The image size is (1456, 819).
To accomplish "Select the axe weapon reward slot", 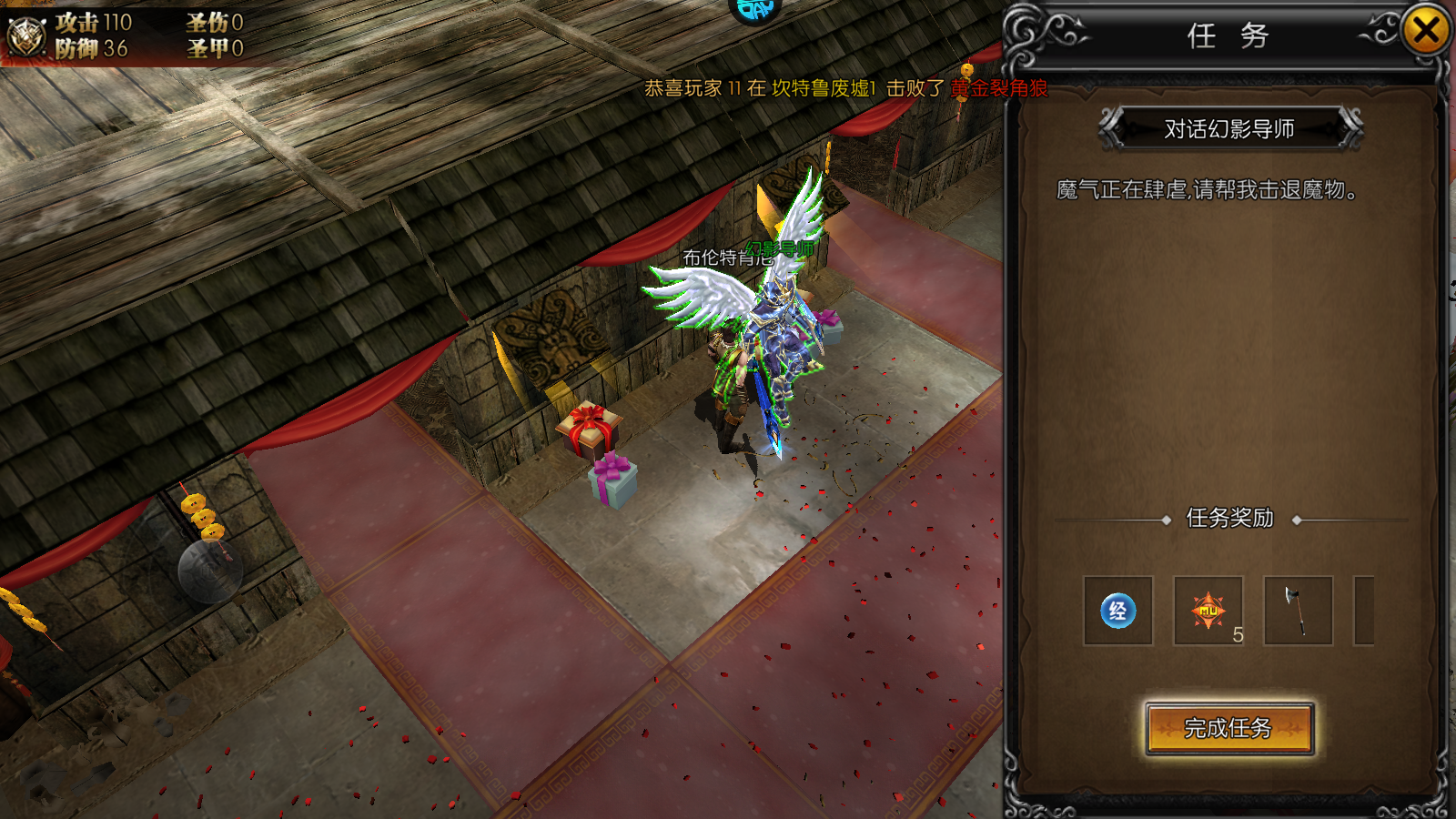I will (x=1298, y=611).
